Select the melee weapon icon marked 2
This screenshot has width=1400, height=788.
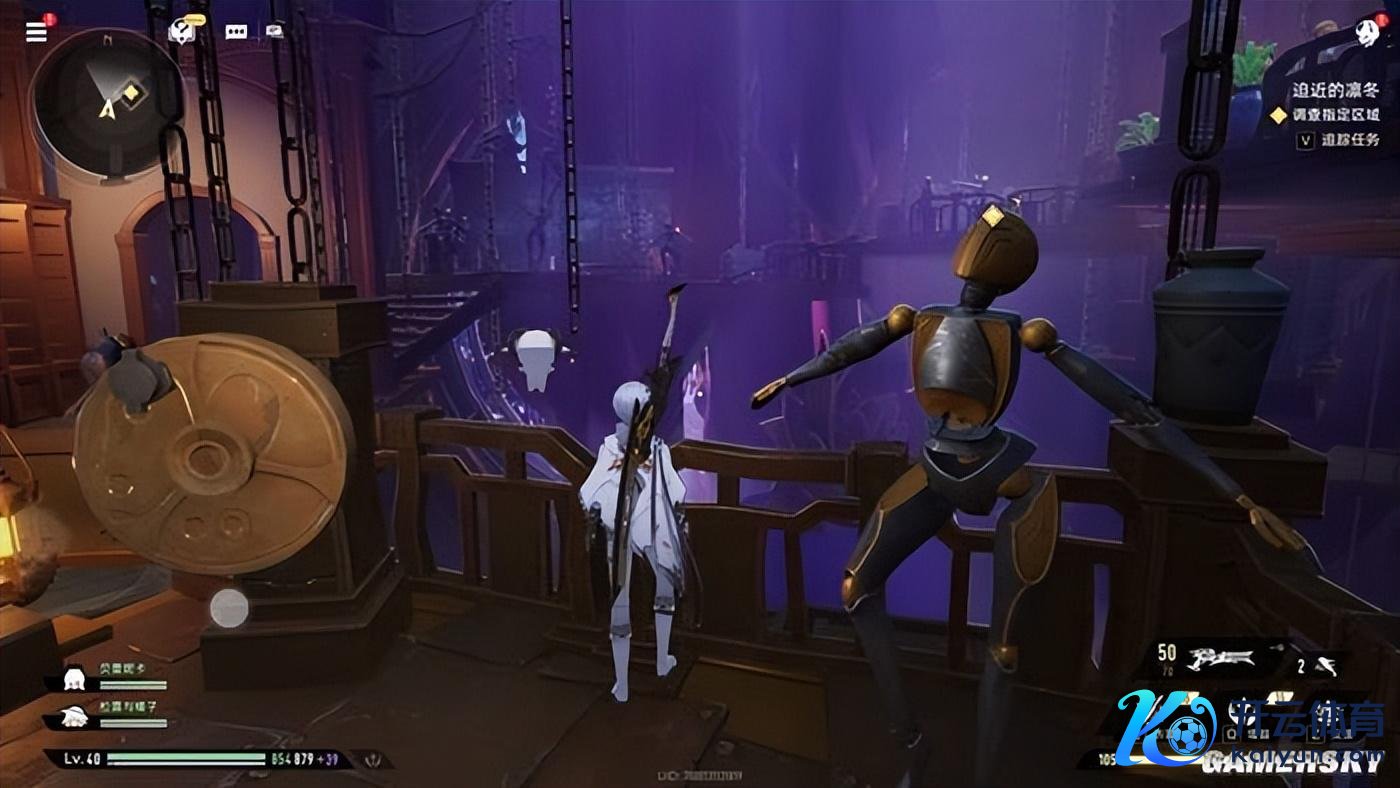(x=1327, y=667)
